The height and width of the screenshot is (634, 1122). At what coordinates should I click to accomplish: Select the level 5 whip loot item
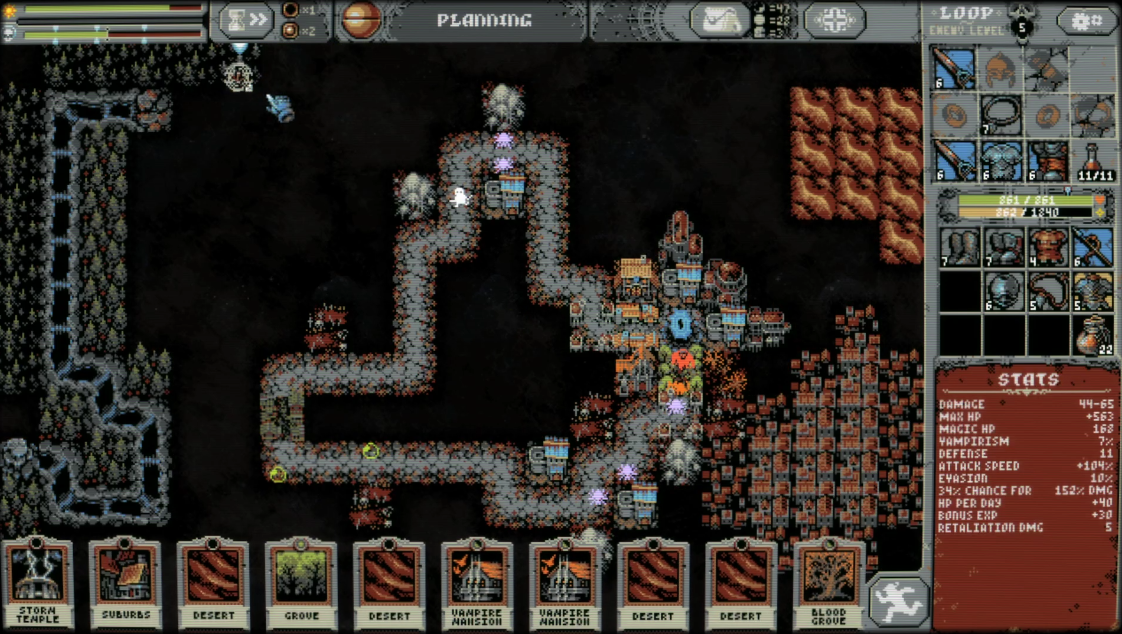point(1047,291)
